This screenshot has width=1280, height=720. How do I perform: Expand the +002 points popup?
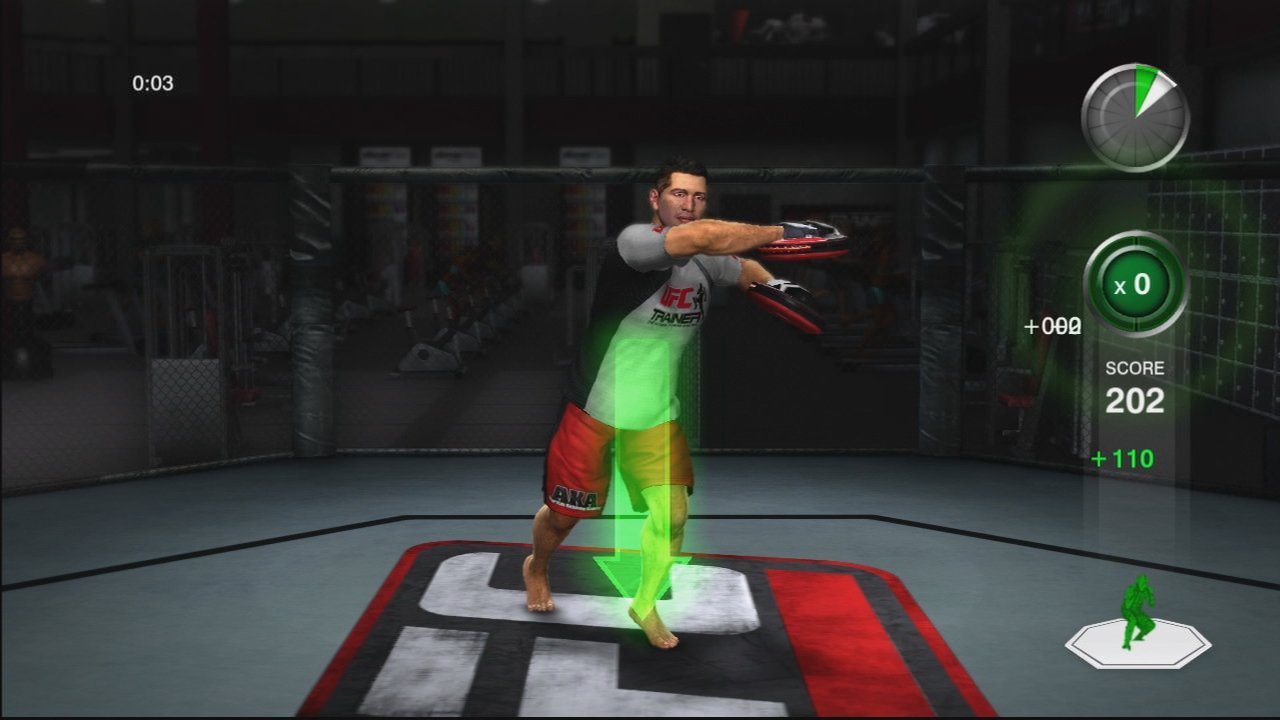[1055, 325]
